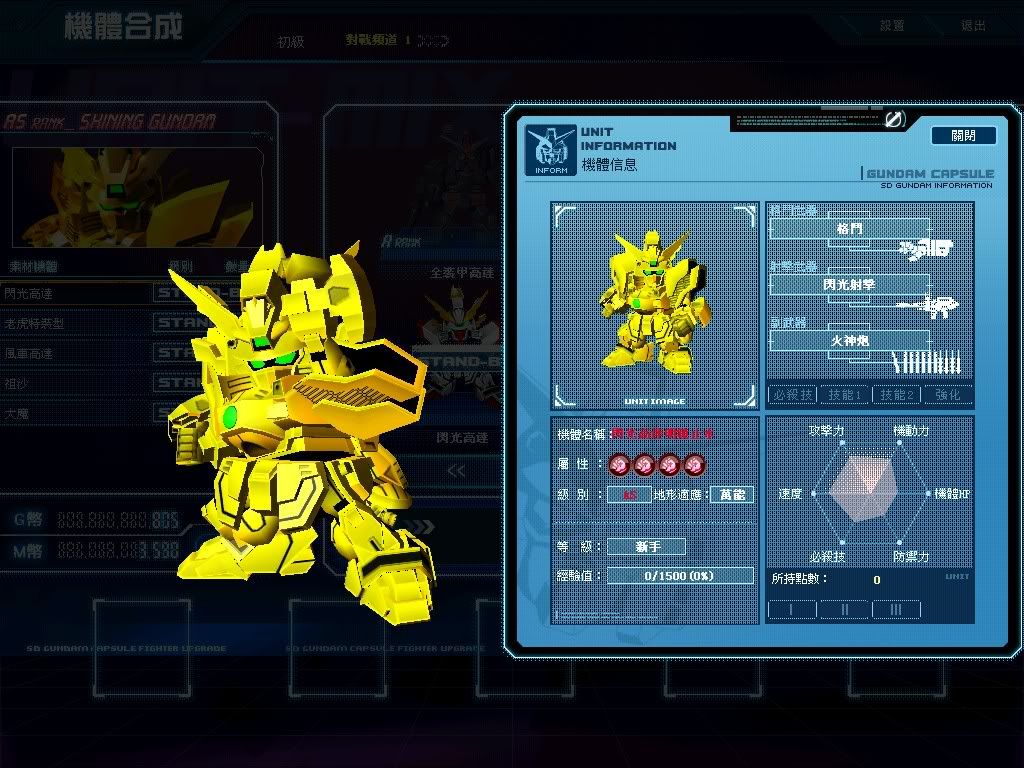The width and height of the screenshot is (1024, 768).
Task: Choose the 閃光射擊 shooting weapon entry
Action: (849, 285)
